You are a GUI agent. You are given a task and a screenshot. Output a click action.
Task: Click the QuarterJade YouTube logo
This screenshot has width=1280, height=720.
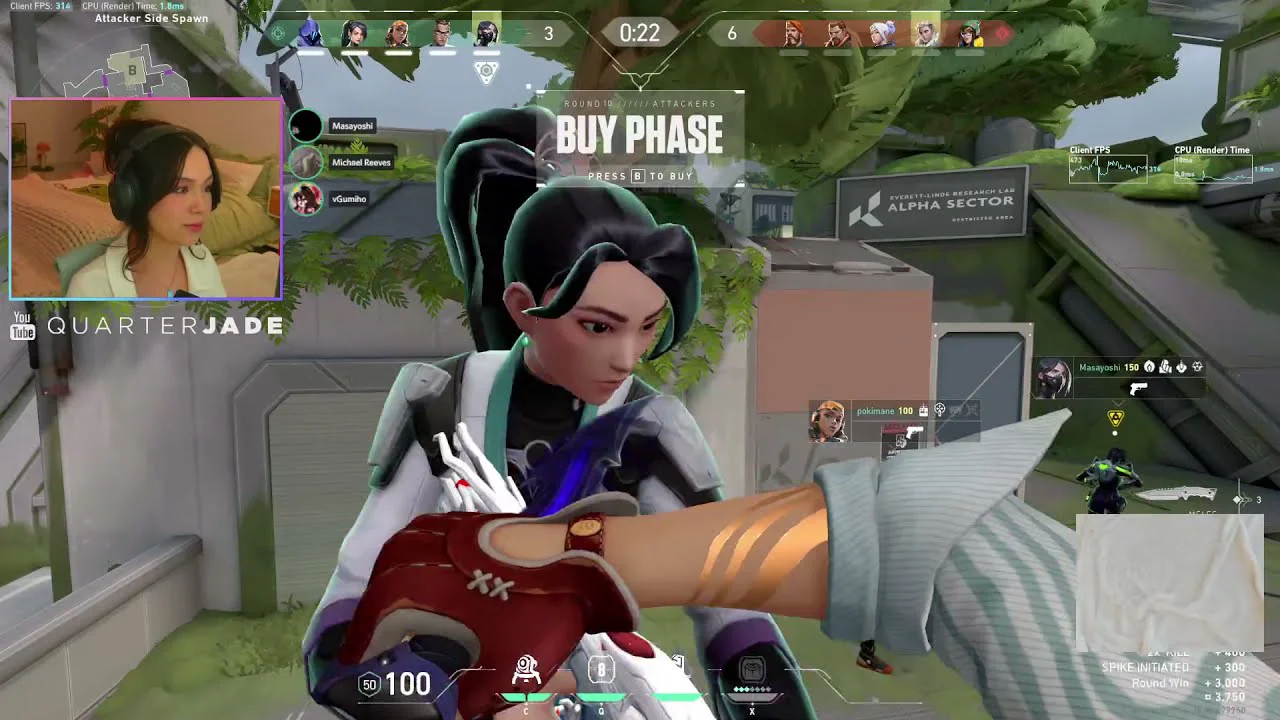click(x=23, y=326)
